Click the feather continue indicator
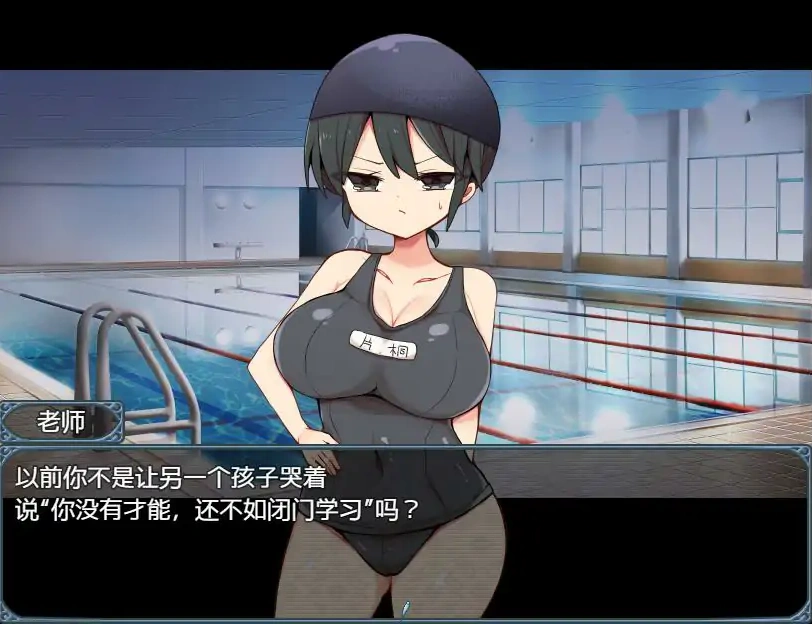The image size is (812, 624). point(406,607)
